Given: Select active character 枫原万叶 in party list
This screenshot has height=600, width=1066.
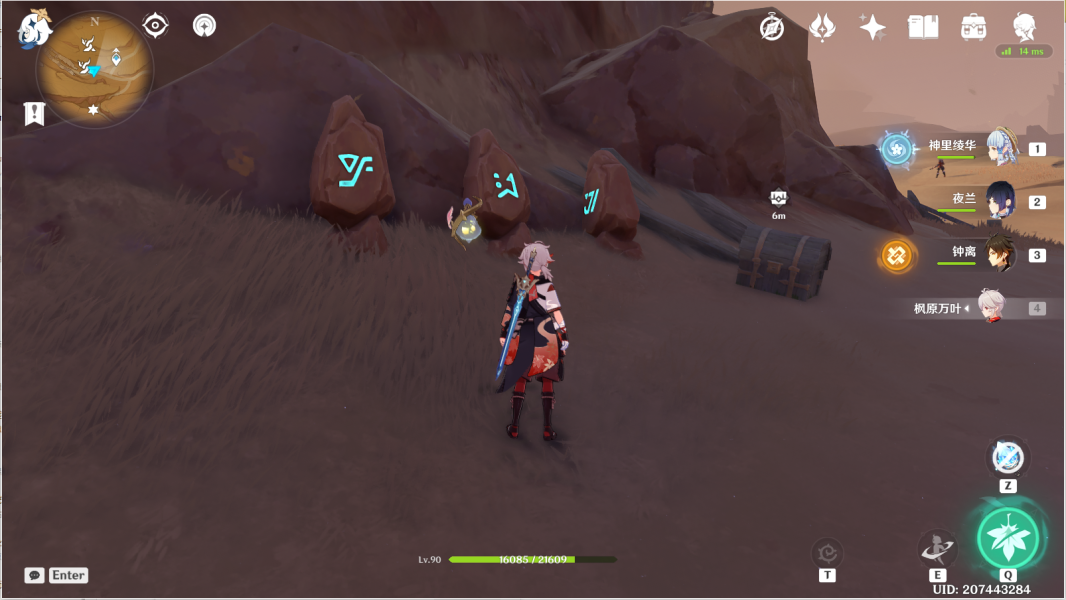Looking at the screenshot, I should tap(990, 308).
